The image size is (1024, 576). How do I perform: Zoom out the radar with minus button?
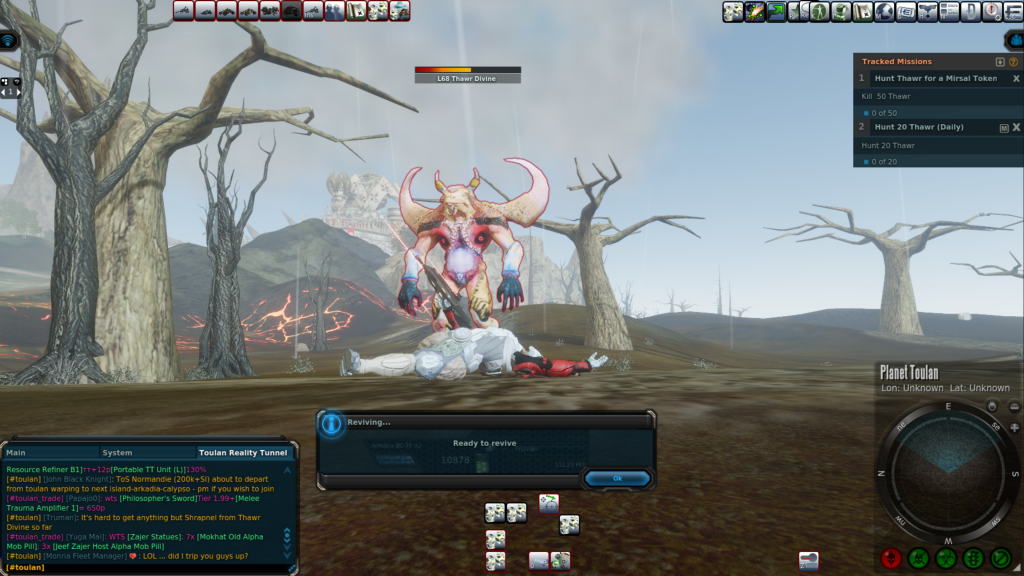click(x=1013, y=406)
